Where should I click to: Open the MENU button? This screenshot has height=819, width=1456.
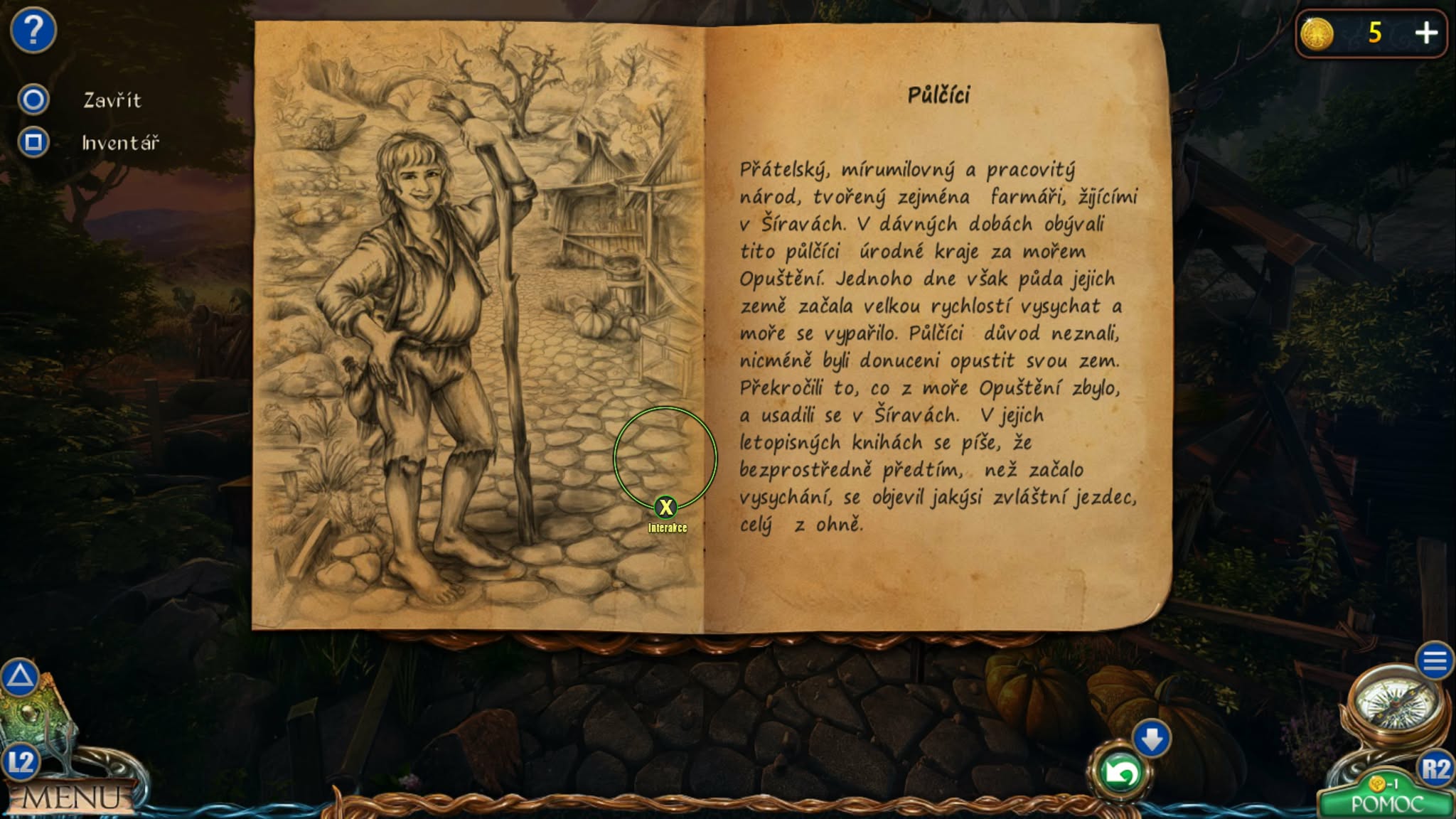[x=71, y=798]
